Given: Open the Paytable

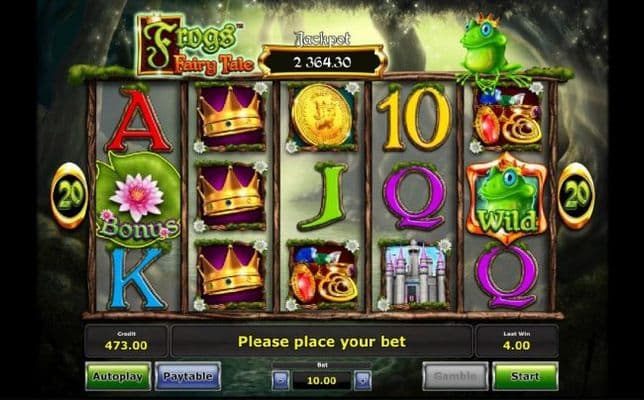Looking at the screenshot, I should (x=188, y=376).
